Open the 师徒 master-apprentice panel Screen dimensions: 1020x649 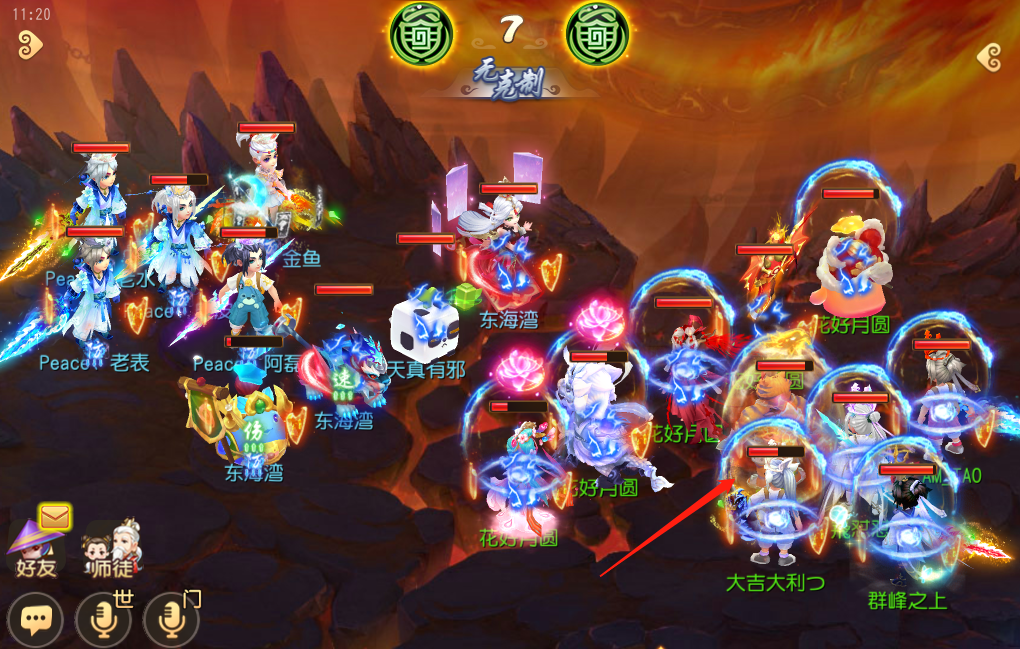(111, 548)
